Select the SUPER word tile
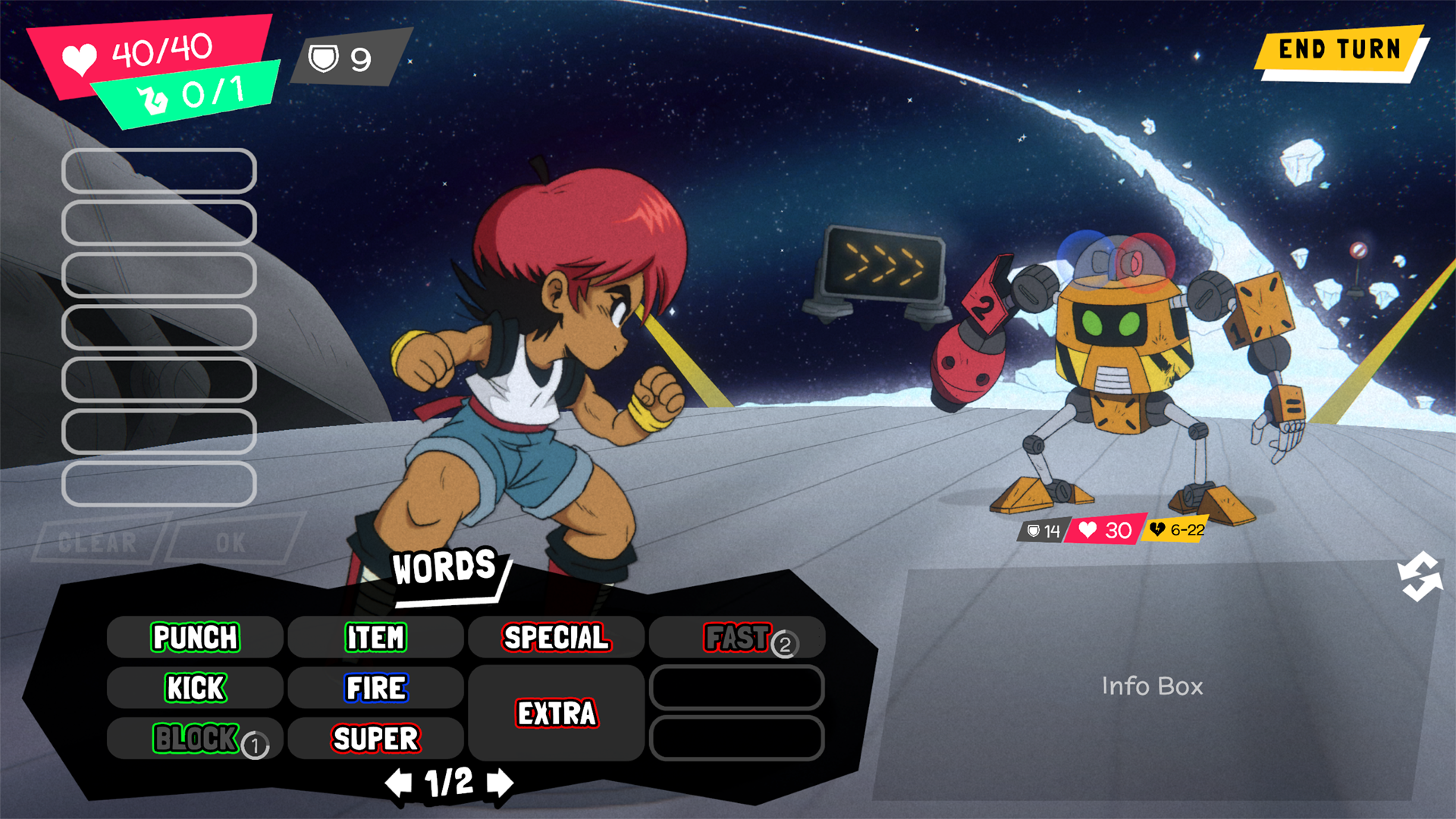Screen dimensions: 1456x819 pos(376,738)
